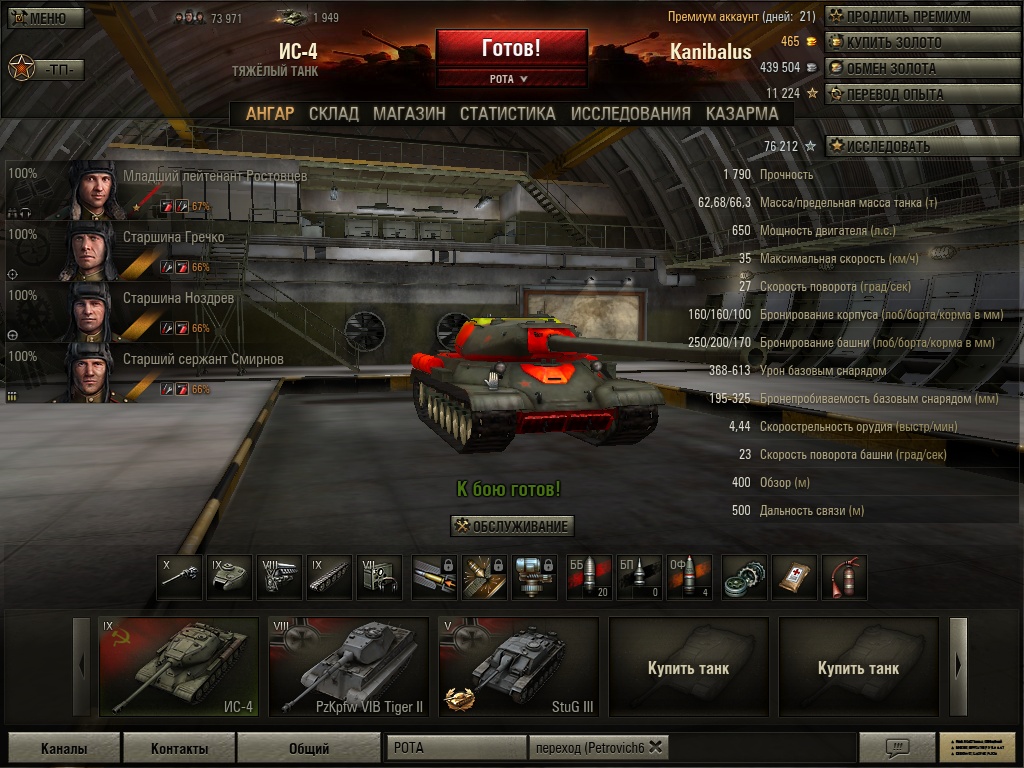Screen dimensions: 1024x768
Task: Select the StuG III tank card
Action: 518,667
